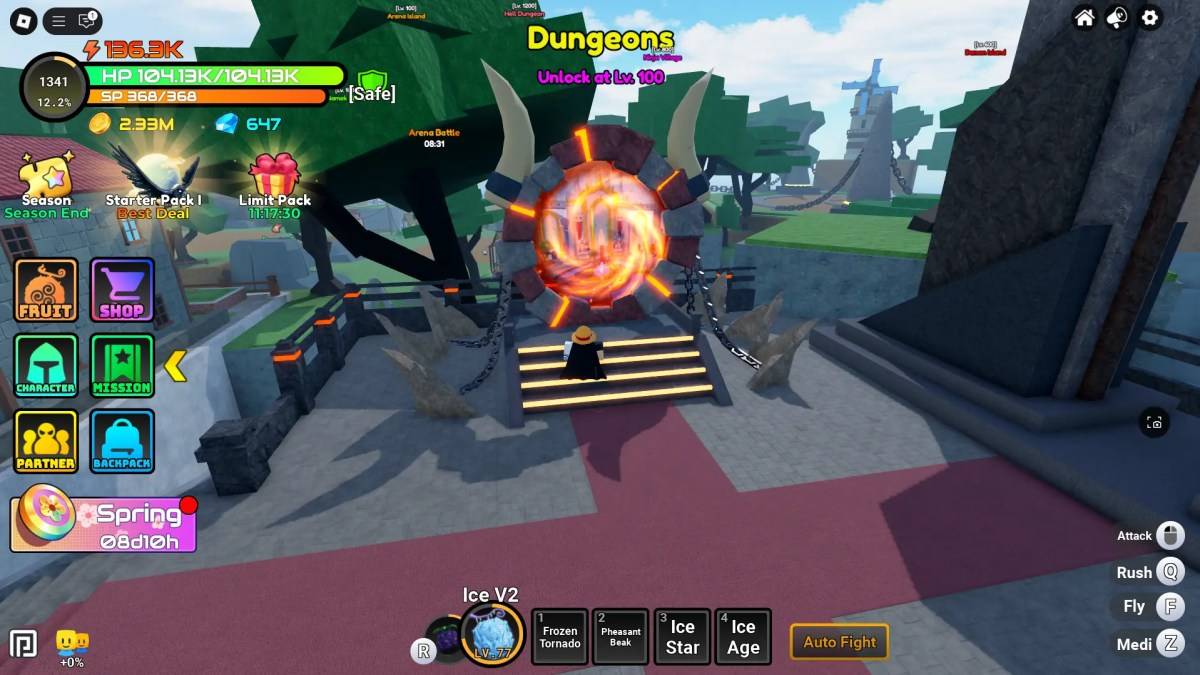The width and height of the screenshot is (1200, 675).
Task: Toggle the Auto Fight button
Action: tap(839, 642)
